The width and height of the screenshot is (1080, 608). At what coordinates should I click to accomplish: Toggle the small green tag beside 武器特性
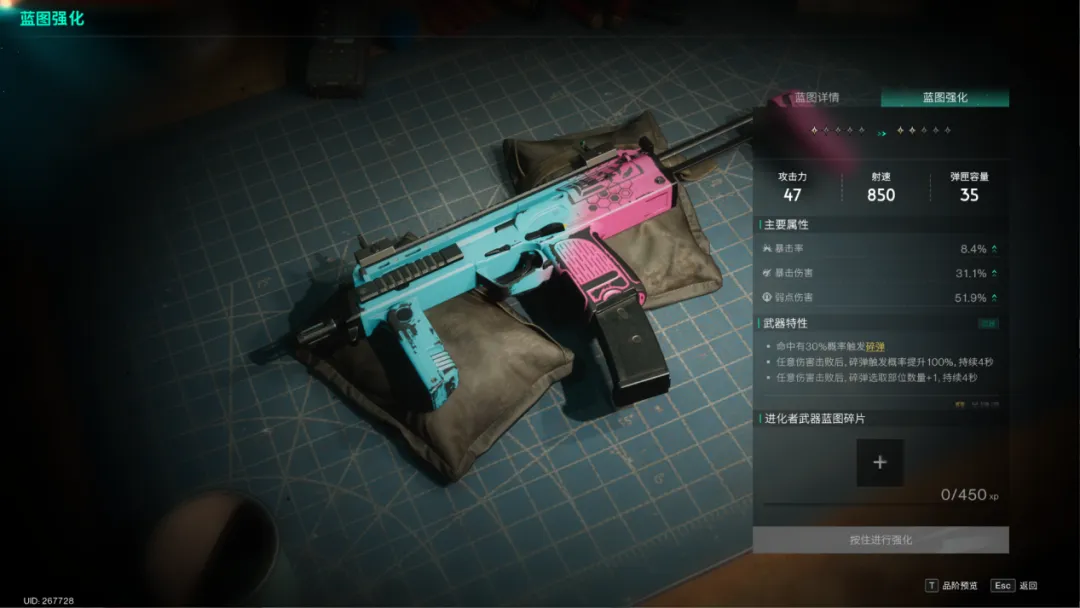(x=990, y=323)
